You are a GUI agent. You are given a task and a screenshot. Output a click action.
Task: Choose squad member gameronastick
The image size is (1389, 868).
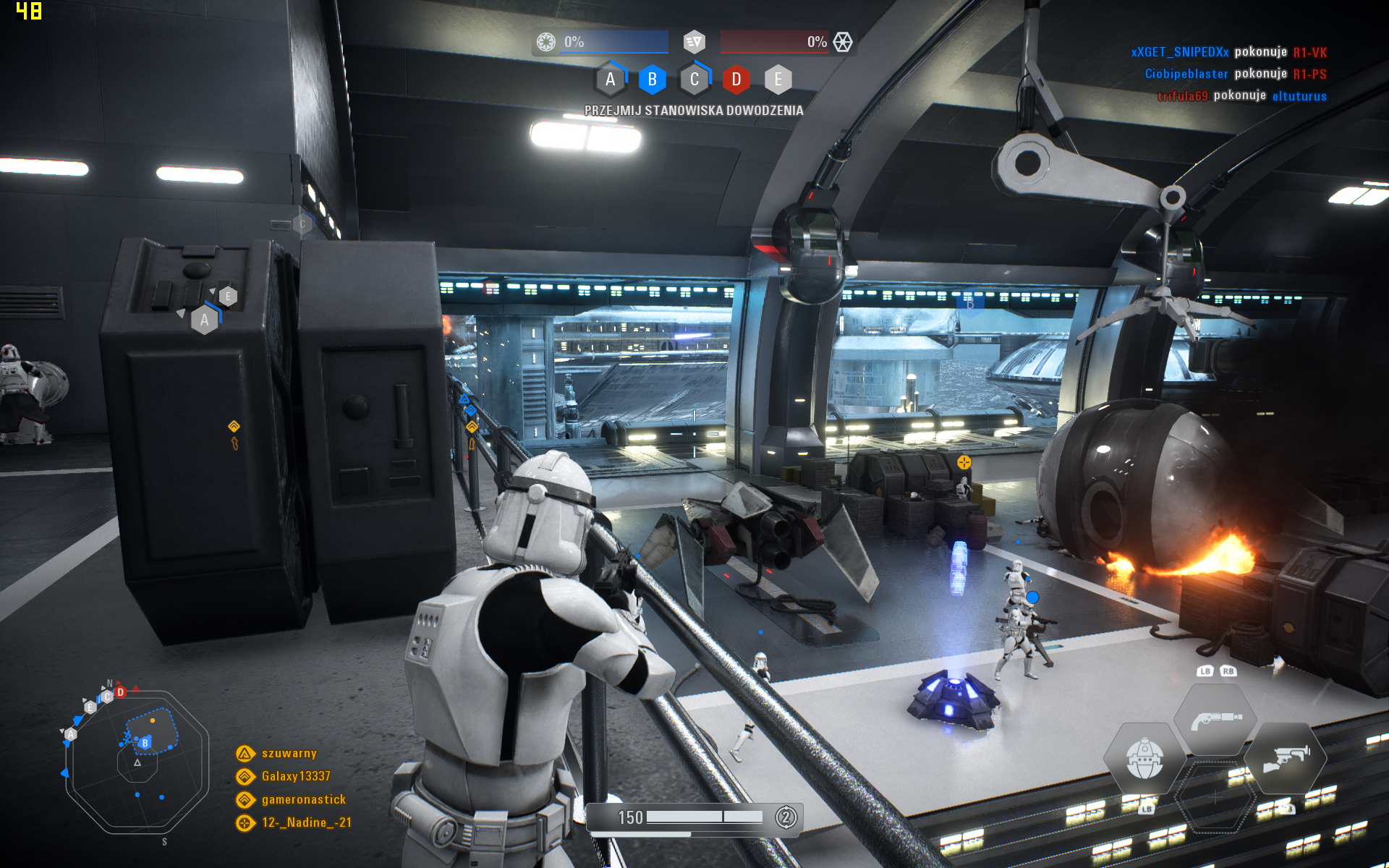tap(303, 800)
